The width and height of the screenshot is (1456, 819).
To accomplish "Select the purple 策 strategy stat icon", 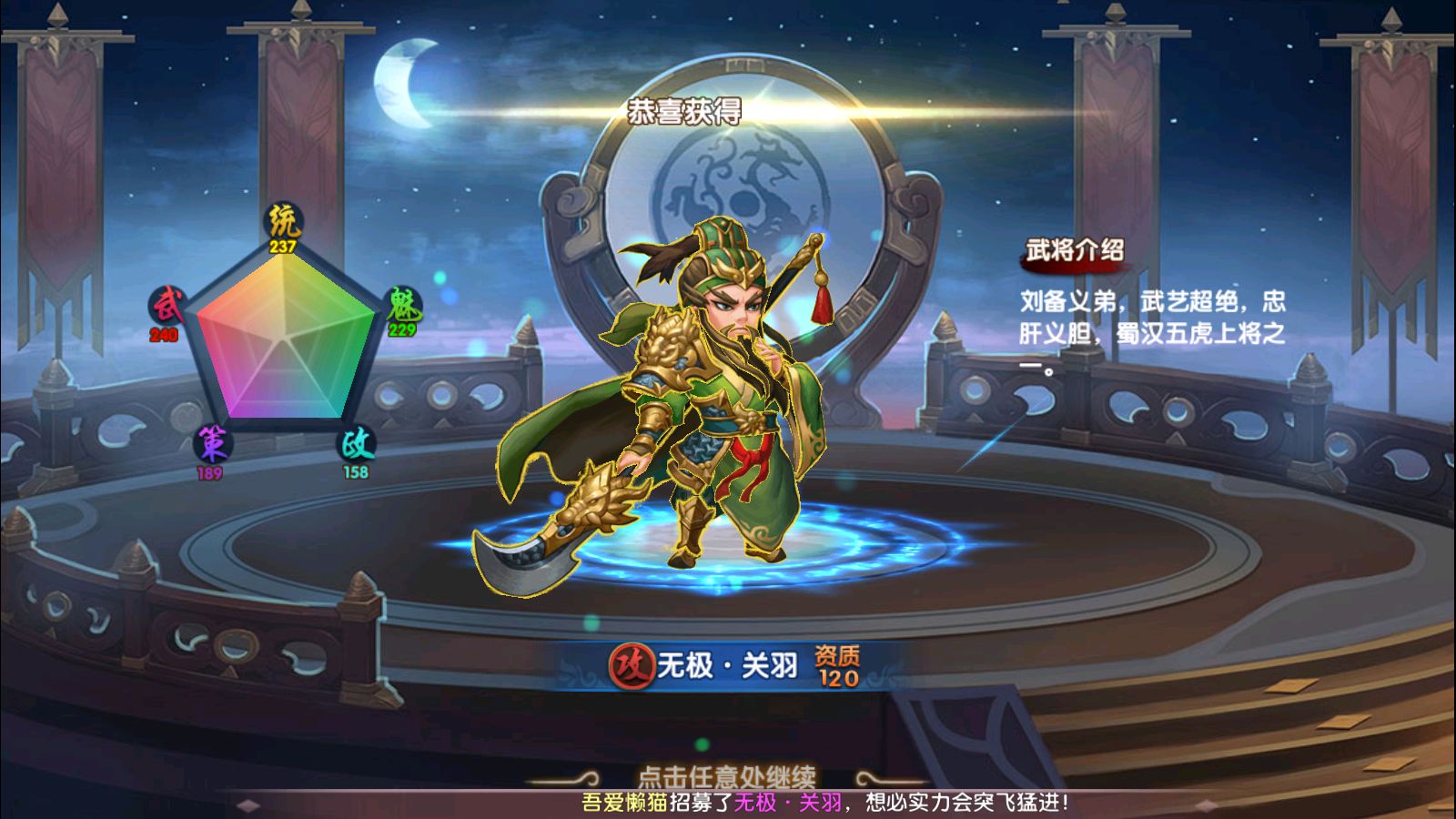I will click(213, 444).
